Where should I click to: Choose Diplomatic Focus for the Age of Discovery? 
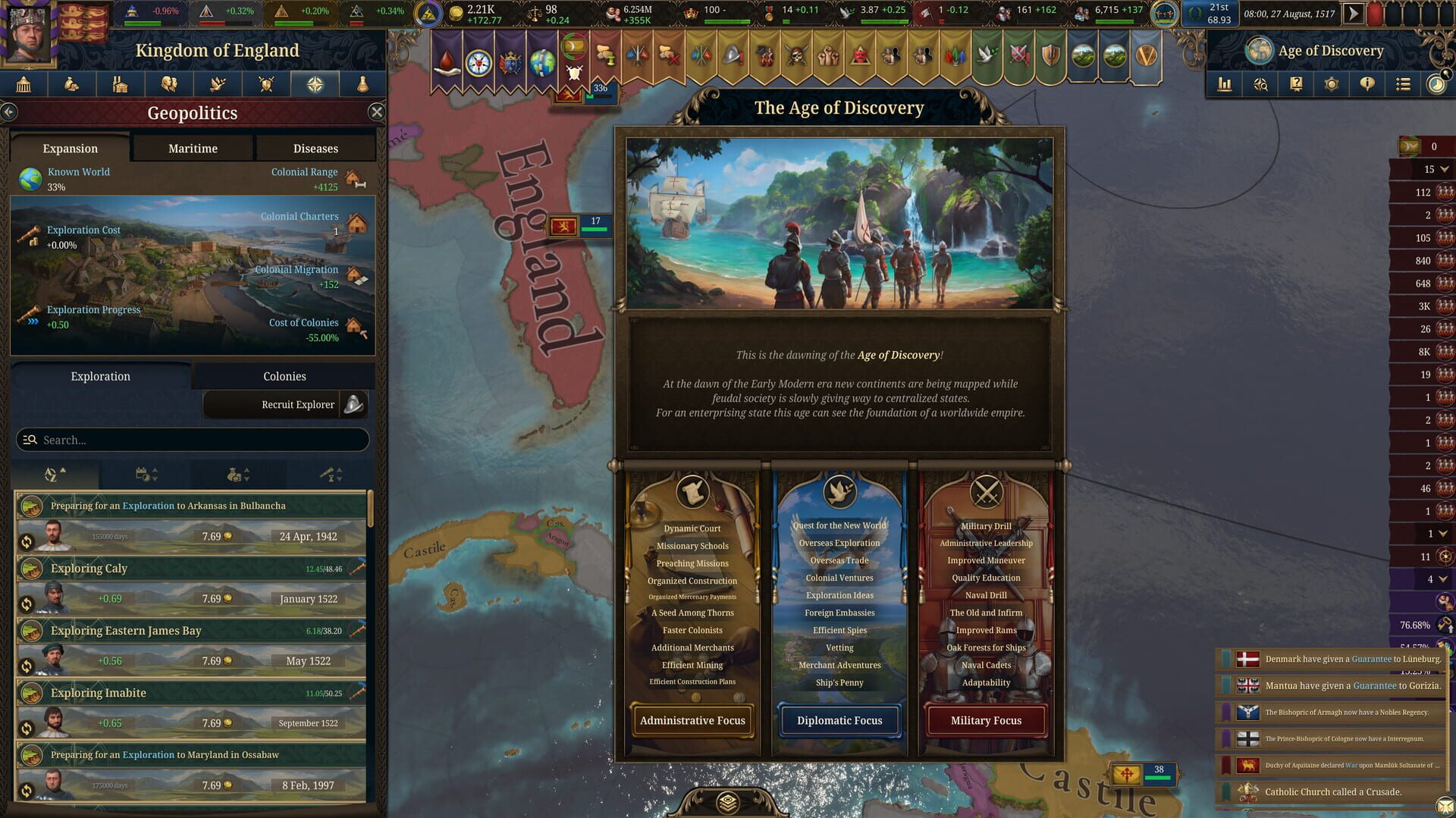(x=839, y=720)
